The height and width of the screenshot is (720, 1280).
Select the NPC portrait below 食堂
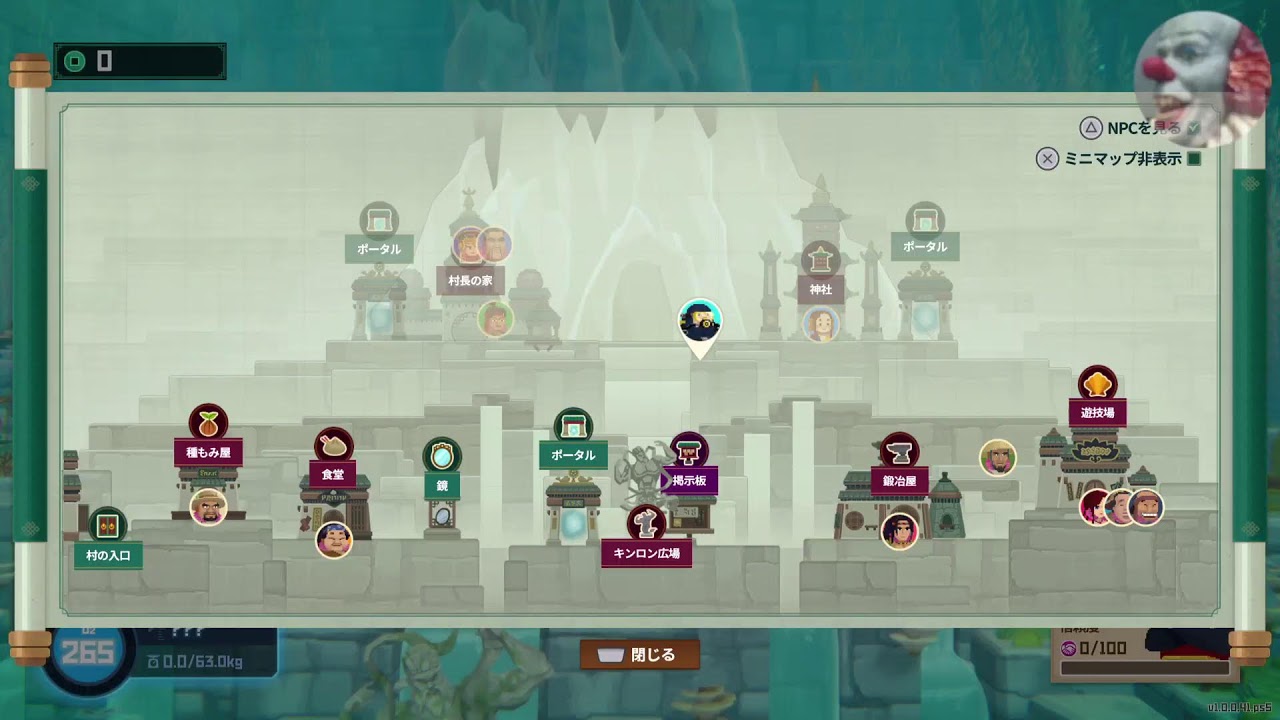[334, 540]
